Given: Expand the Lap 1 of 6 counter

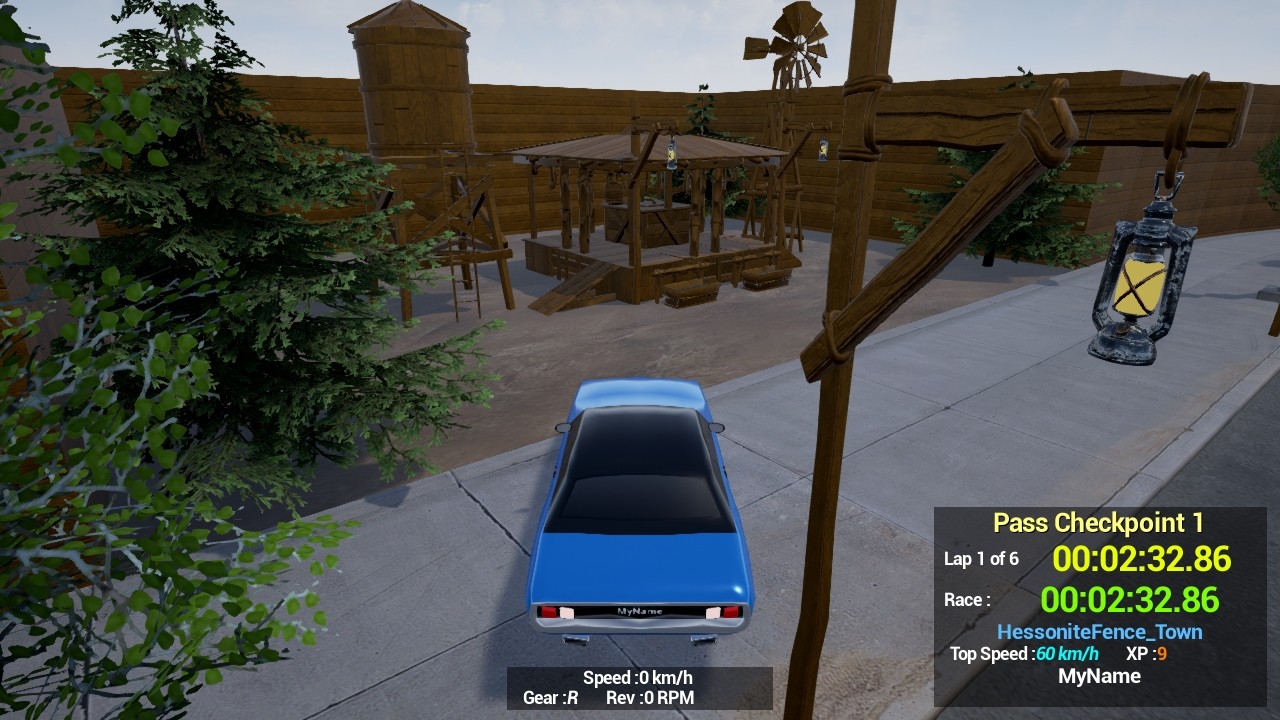Looking at the screenshot, I should pyautogui.click(x=981, y=560).
